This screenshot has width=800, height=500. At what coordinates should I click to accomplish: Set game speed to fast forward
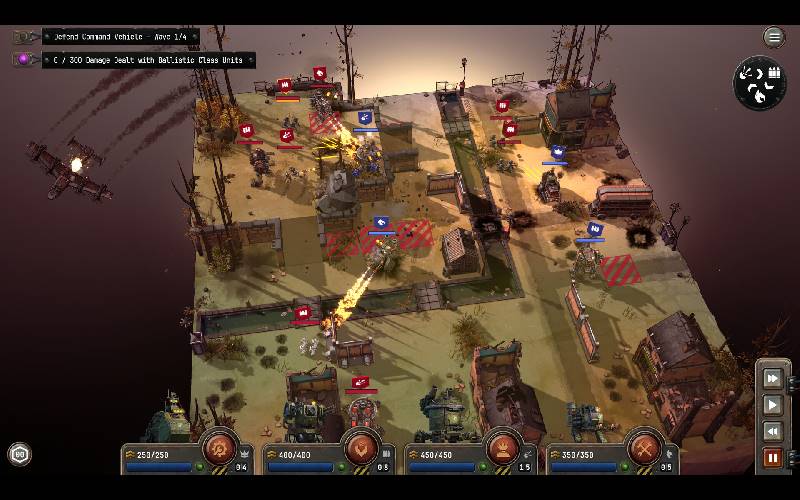coord(772,379)
